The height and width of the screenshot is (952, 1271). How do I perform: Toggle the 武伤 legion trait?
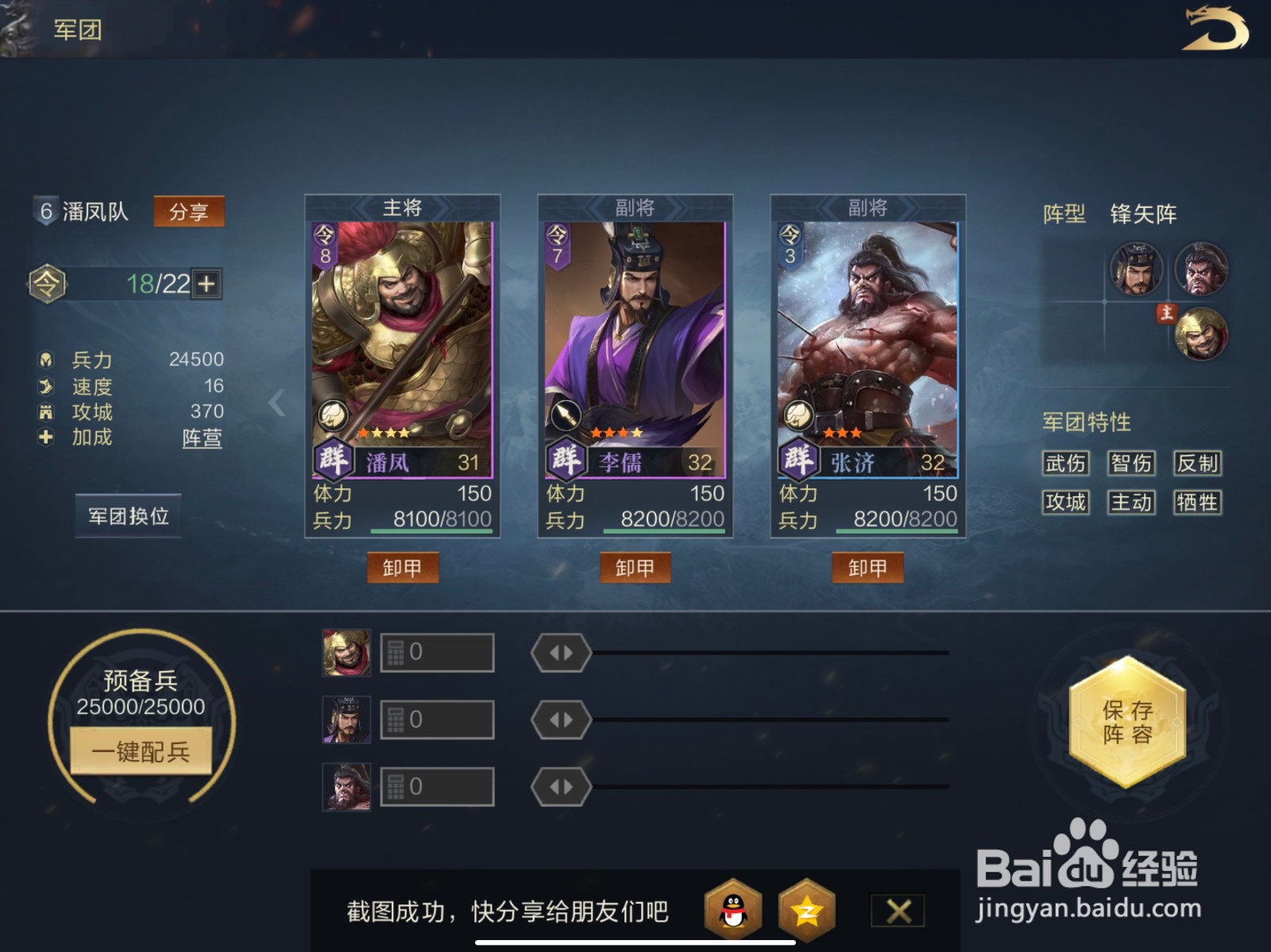pyautogui.click(x=1064, y=463)
